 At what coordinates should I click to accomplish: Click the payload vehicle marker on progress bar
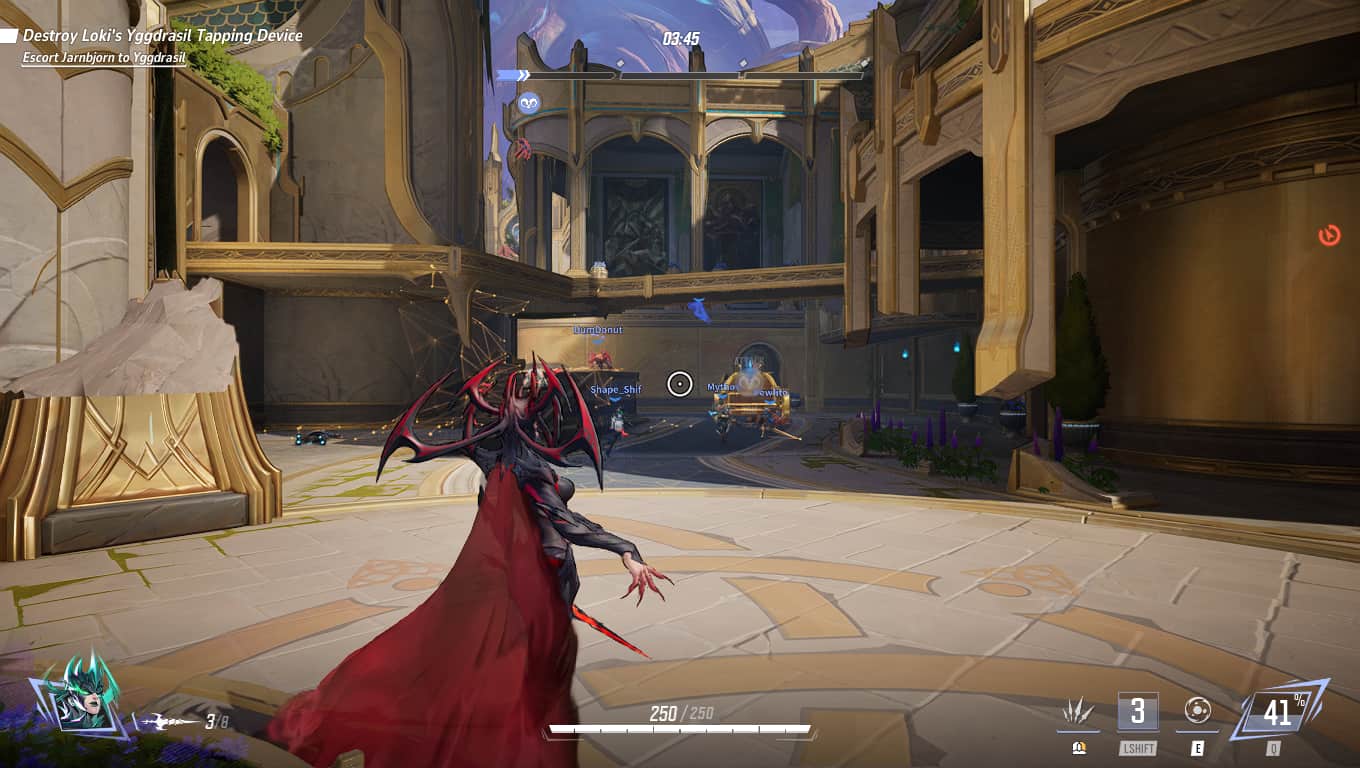[525, 74]
